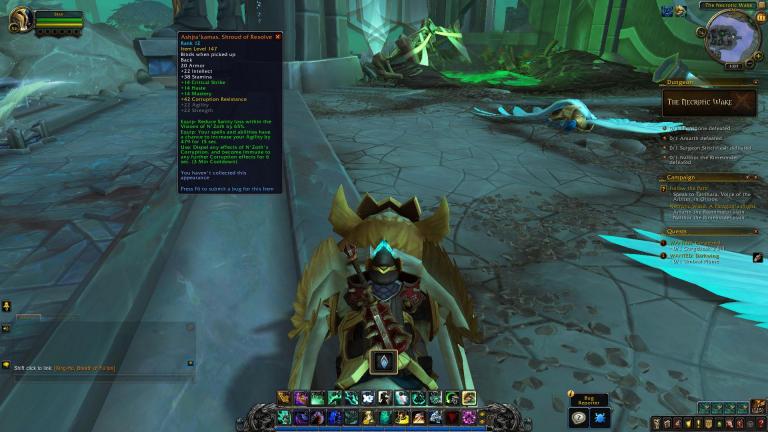Use the quest item button beside Quests tracker
768x432 pixels.
(x=759, y=257)
